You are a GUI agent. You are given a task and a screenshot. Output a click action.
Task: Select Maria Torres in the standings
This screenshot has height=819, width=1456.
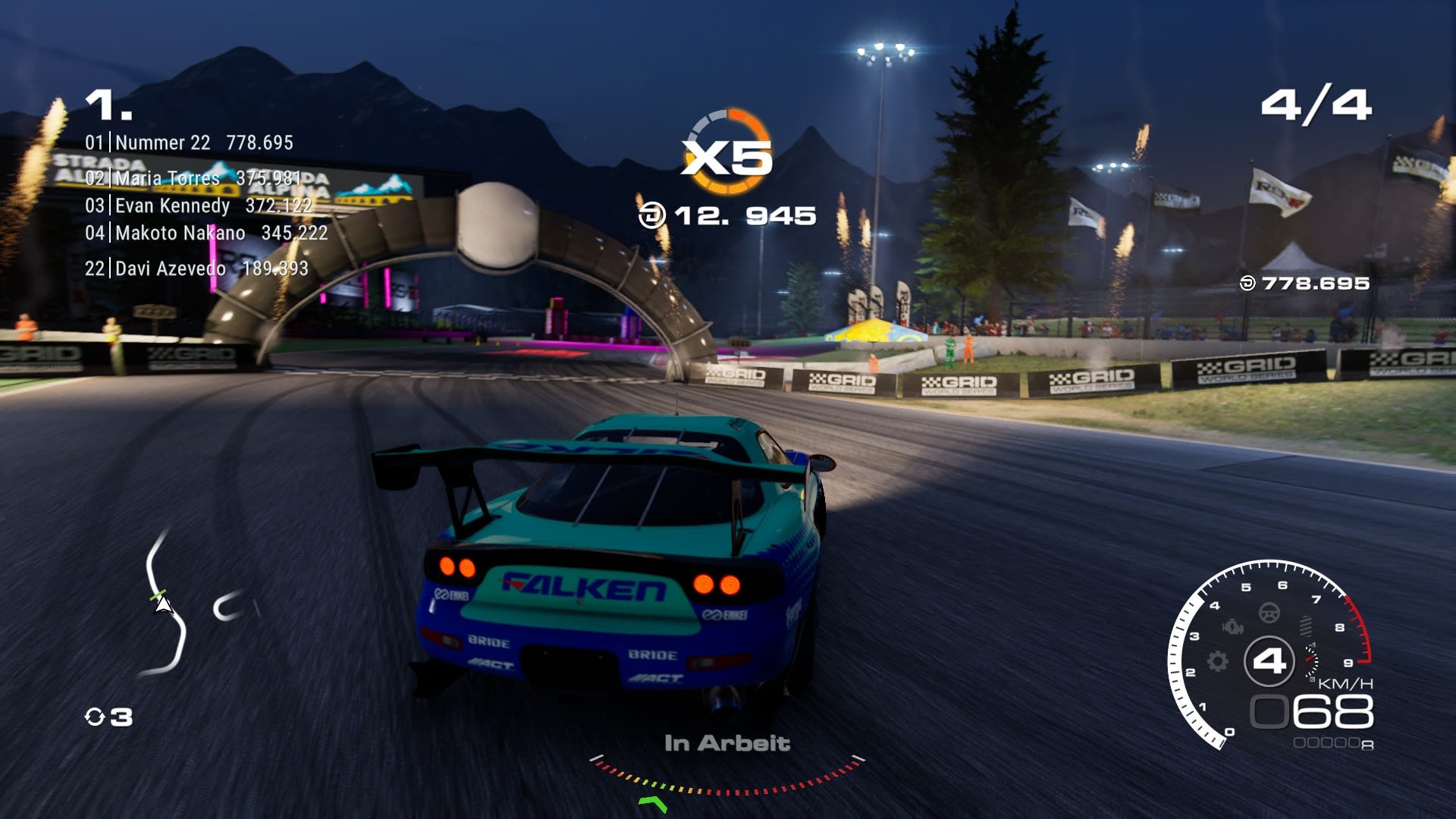coord(193,178)
